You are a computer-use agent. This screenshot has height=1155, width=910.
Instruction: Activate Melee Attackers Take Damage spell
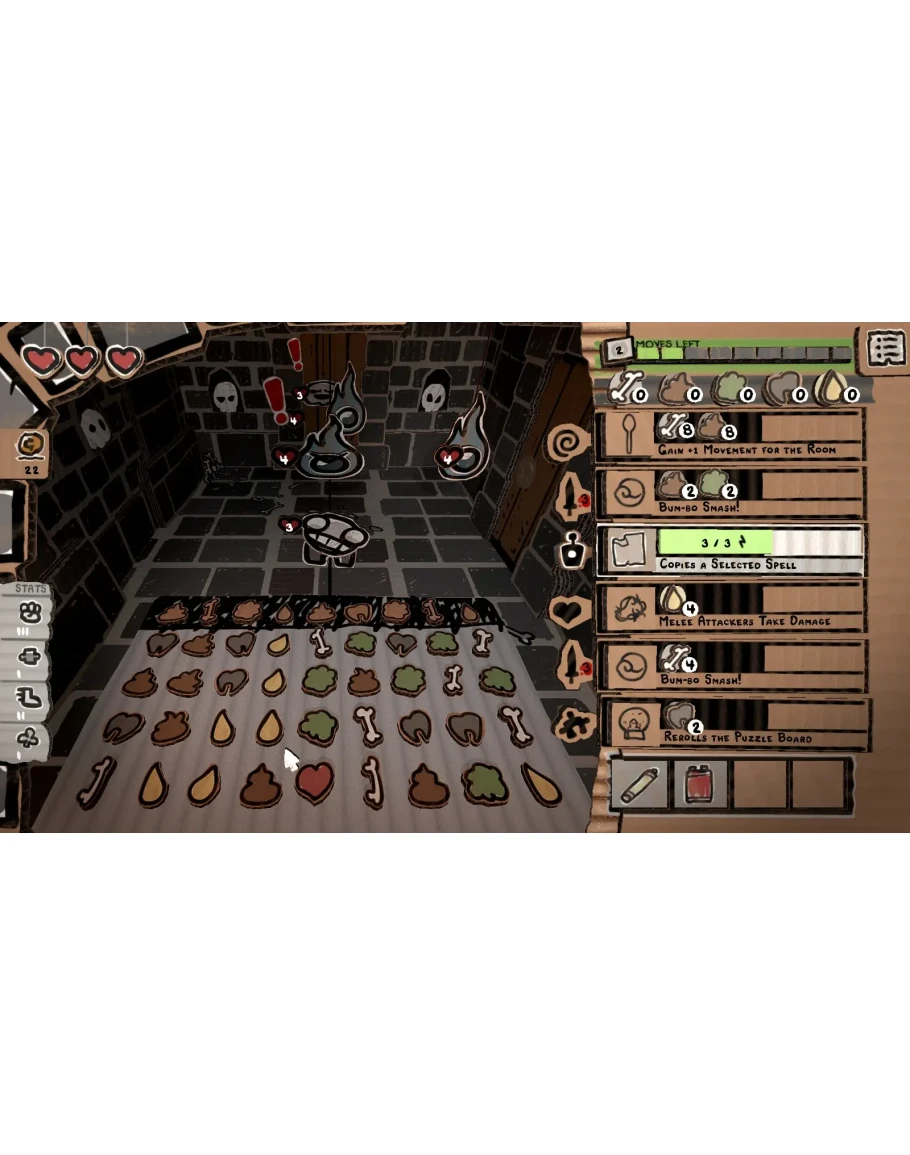click(x=730, y=608)
